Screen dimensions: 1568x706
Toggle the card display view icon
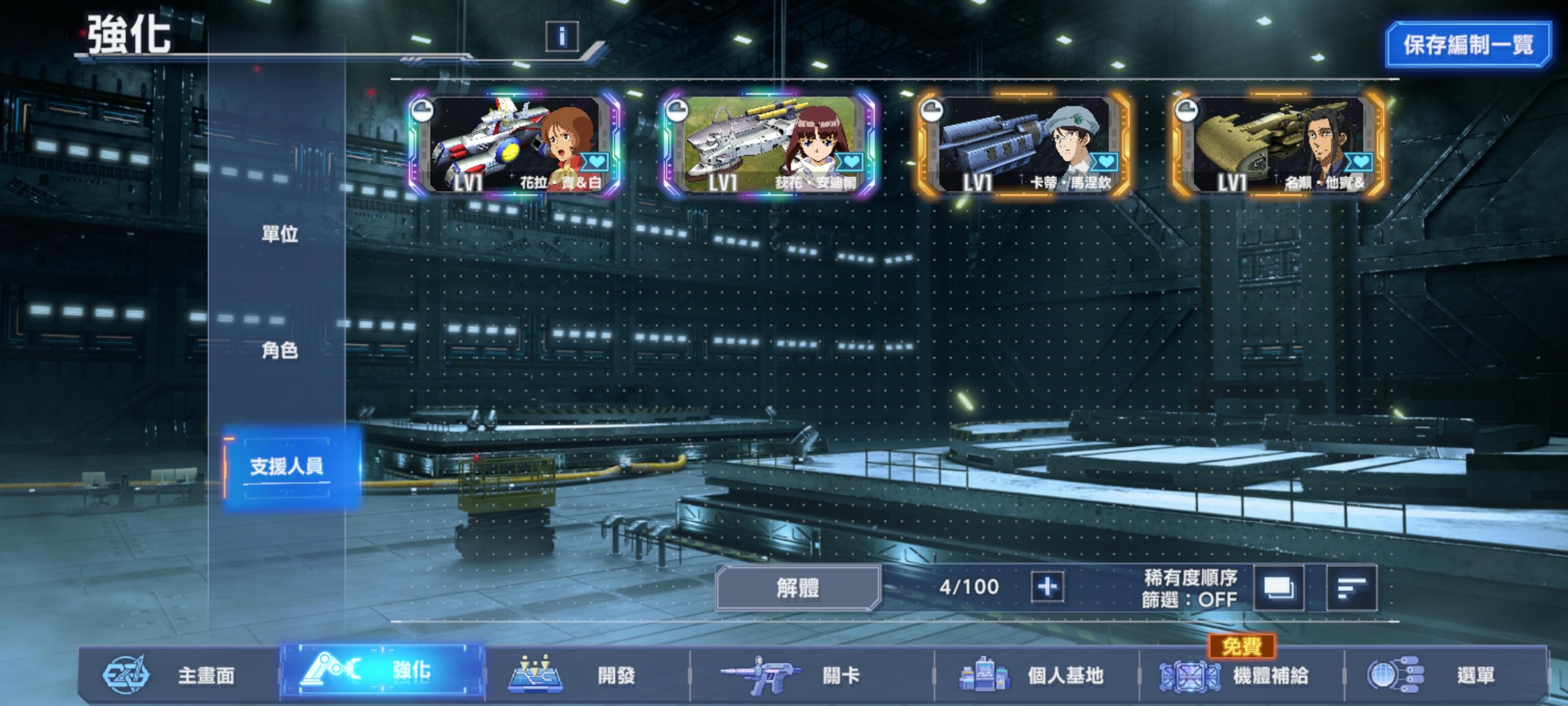point(1279,588)
